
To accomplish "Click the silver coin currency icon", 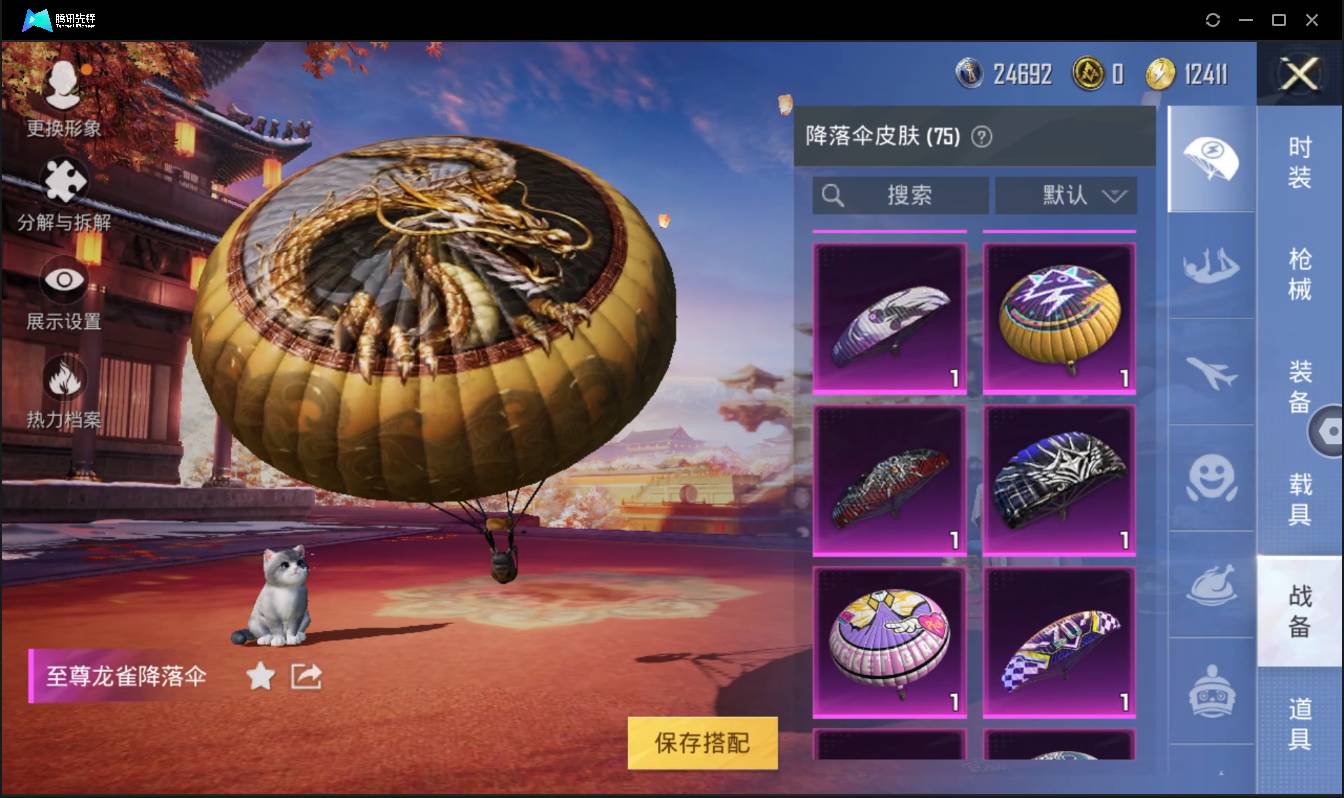I will [x=969, y=73].
